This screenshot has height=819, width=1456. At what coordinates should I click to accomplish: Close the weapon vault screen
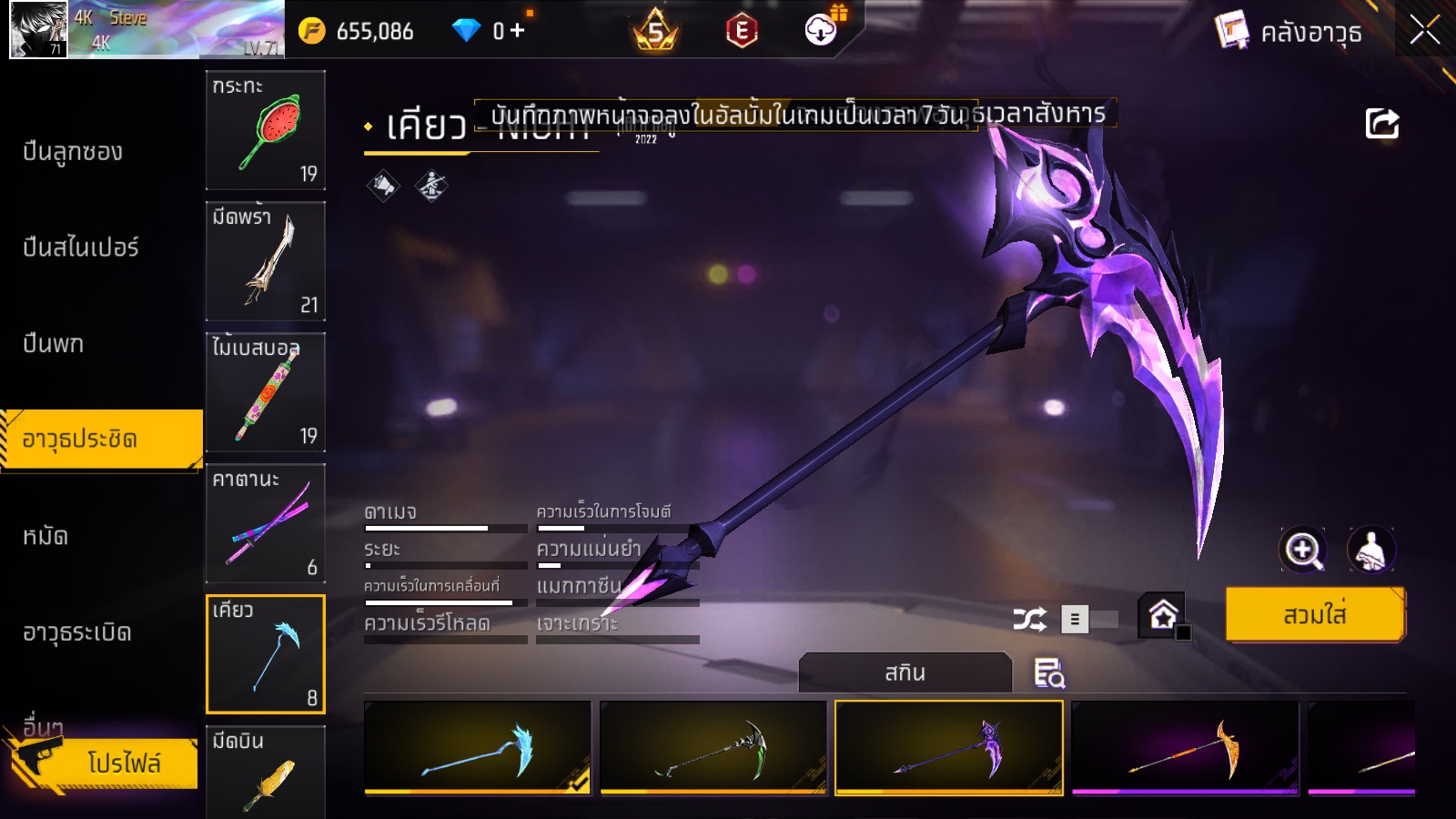point(1424,31)
